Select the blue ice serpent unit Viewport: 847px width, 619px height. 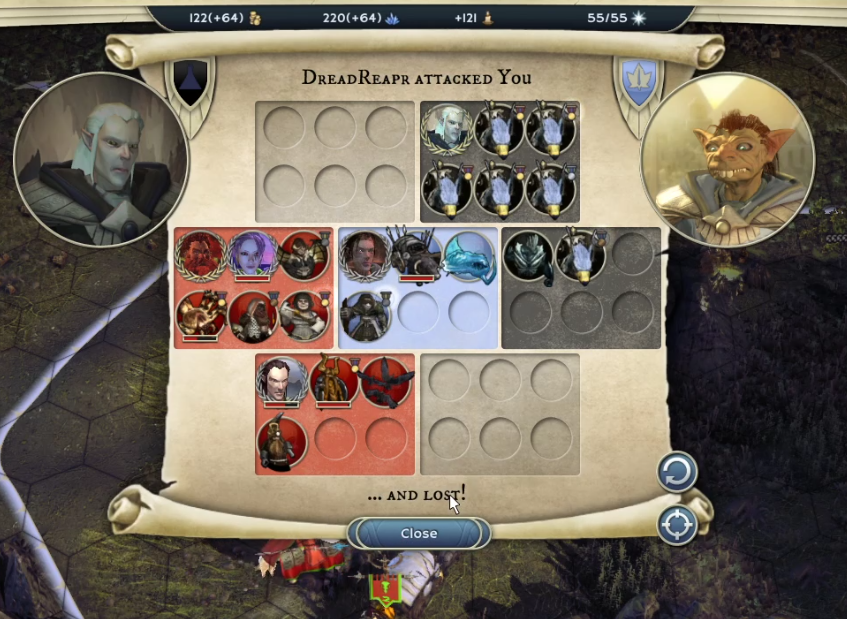coord(468,256)
